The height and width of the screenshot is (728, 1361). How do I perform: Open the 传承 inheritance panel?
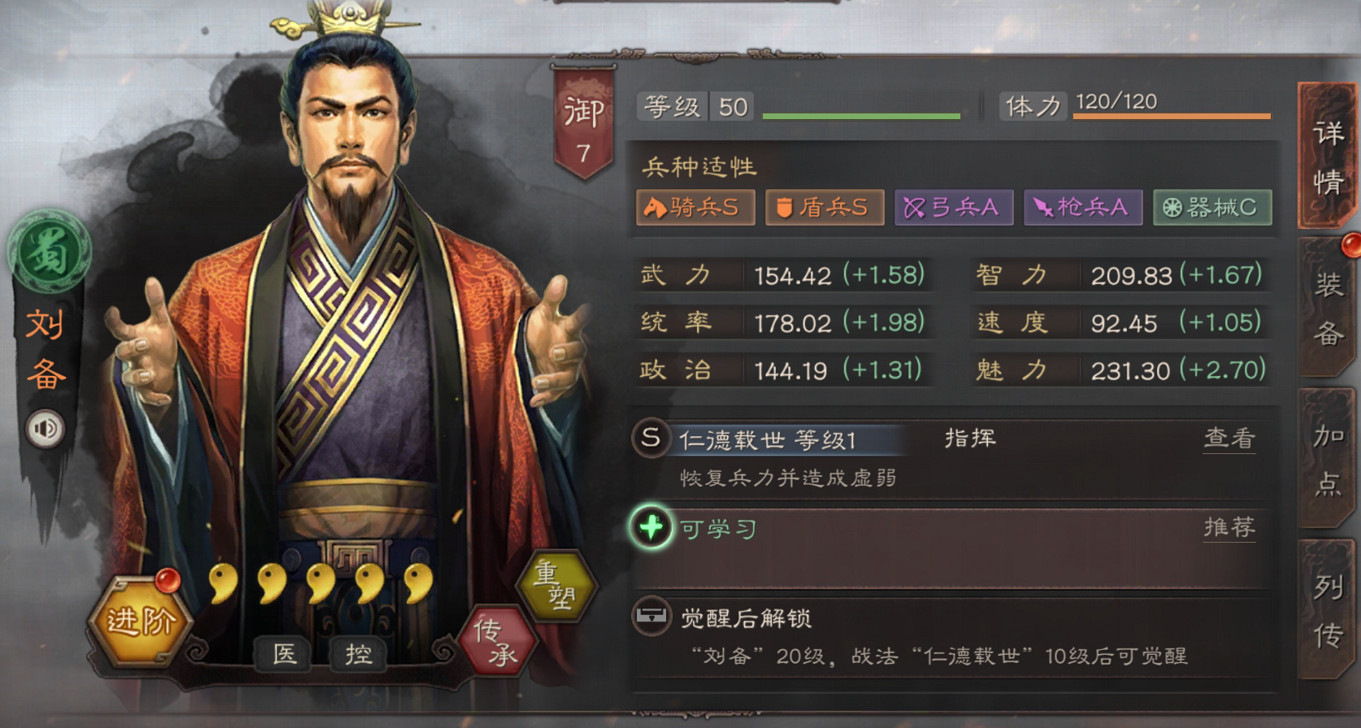coord(497,639)
